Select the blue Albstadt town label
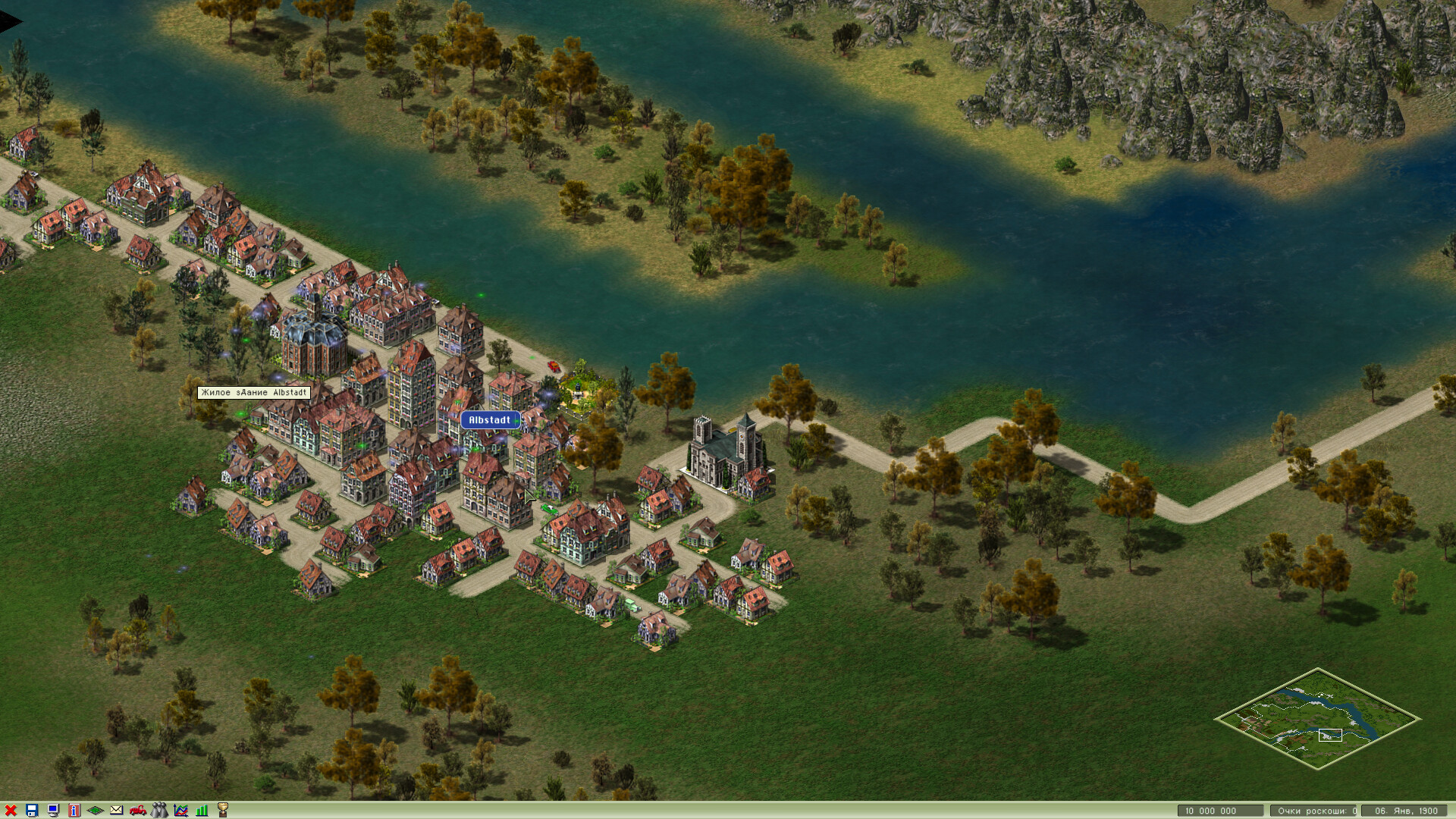Screen dimensions: 1456x819 (490, 420)
